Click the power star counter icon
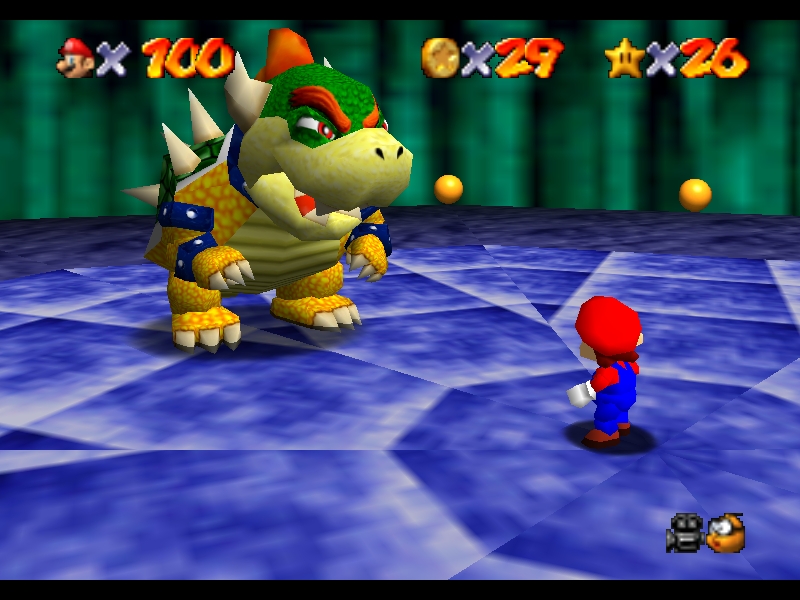The width and height of the screenshot is (800, 600). pos(623,58)
